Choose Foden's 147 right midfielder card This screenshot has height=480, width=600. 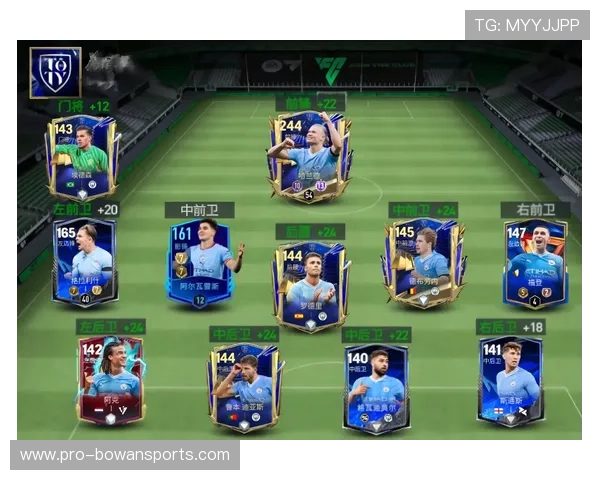[535, 263]
